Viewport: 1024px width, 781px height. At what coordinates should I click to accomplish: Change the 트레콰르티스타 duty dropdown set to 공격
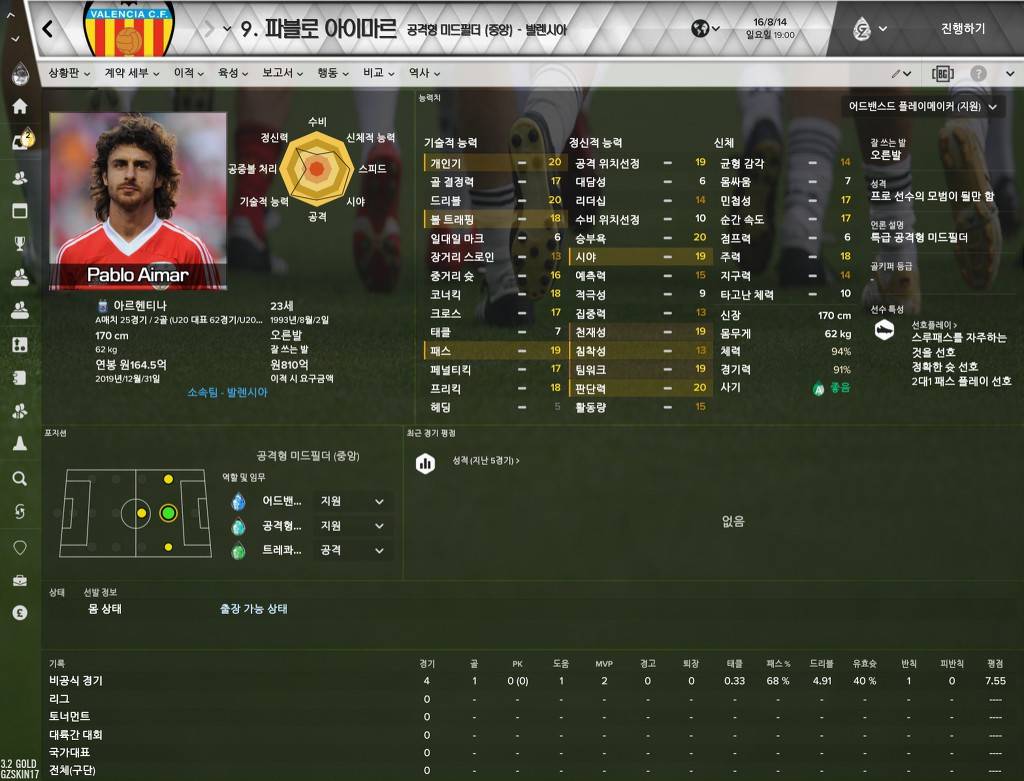coord(353,550)
